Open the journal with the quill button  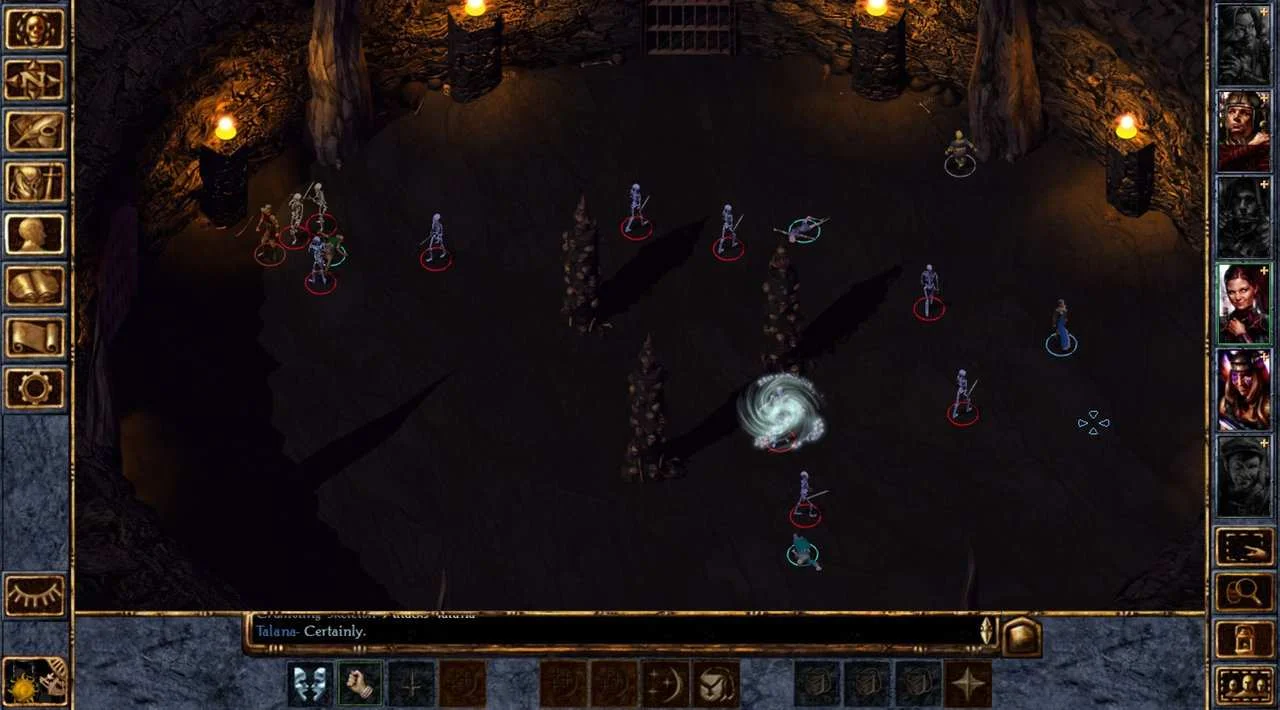35,131
